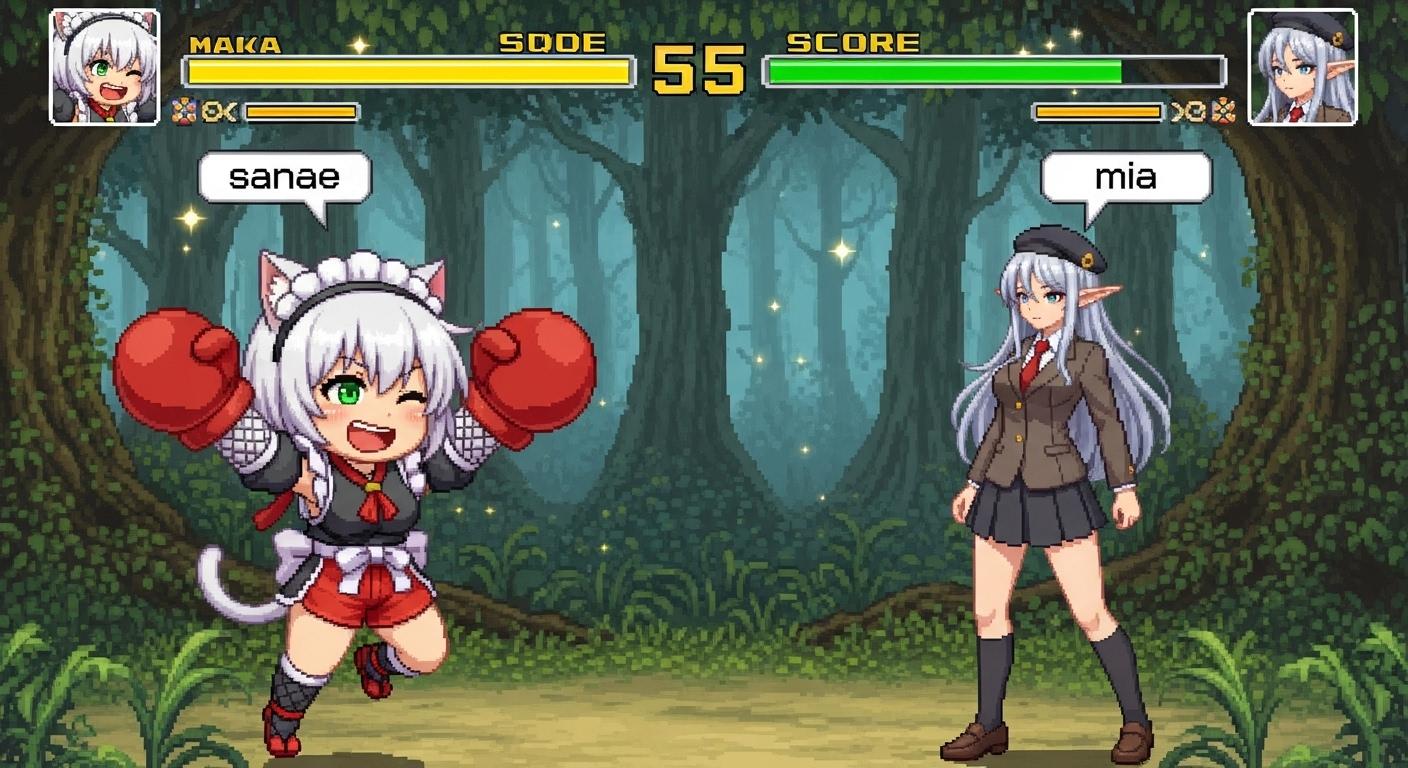Click the mia name bubble
The width and height of the screenshot is (1408, 768).
1126,178
